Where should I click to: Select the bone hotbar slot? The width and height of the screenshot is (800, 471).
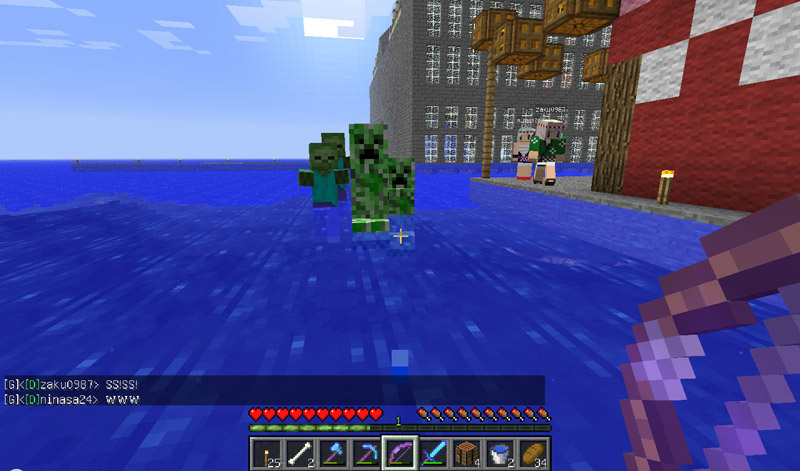(299, 453)
